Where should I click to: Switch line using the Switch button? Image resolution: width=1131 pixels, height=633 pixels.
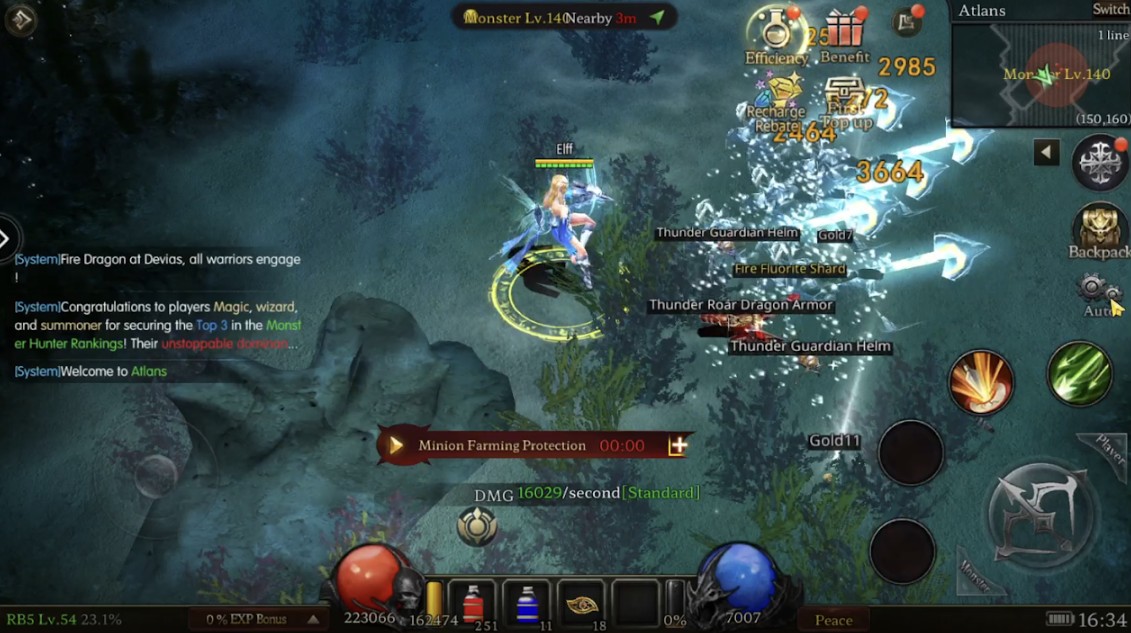[1110, 10]
